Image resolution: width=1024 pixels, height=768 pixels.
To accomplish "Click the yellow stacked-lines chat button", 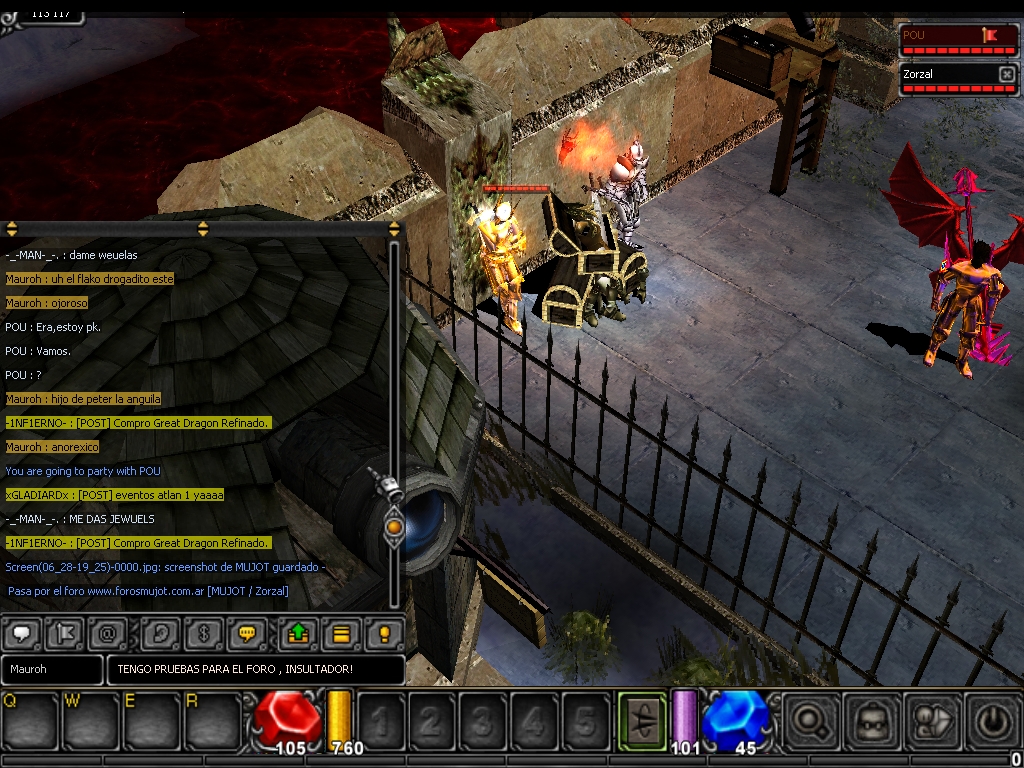I will tap(341, 633).
